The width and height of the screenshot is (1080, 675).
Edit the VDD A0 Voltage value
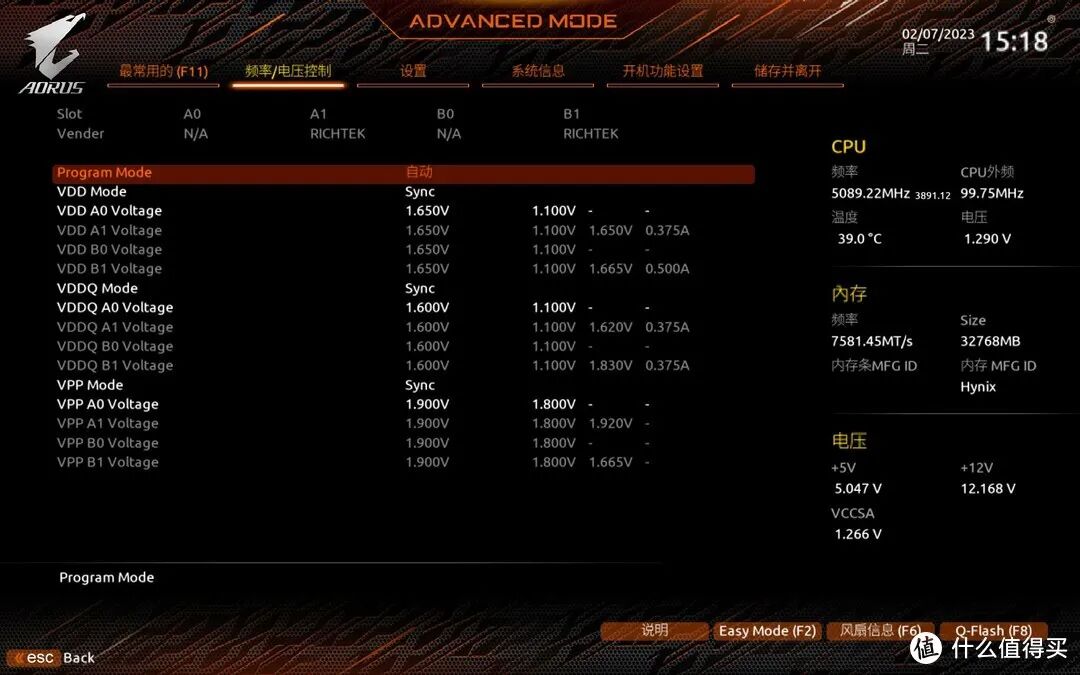(427, 211)
